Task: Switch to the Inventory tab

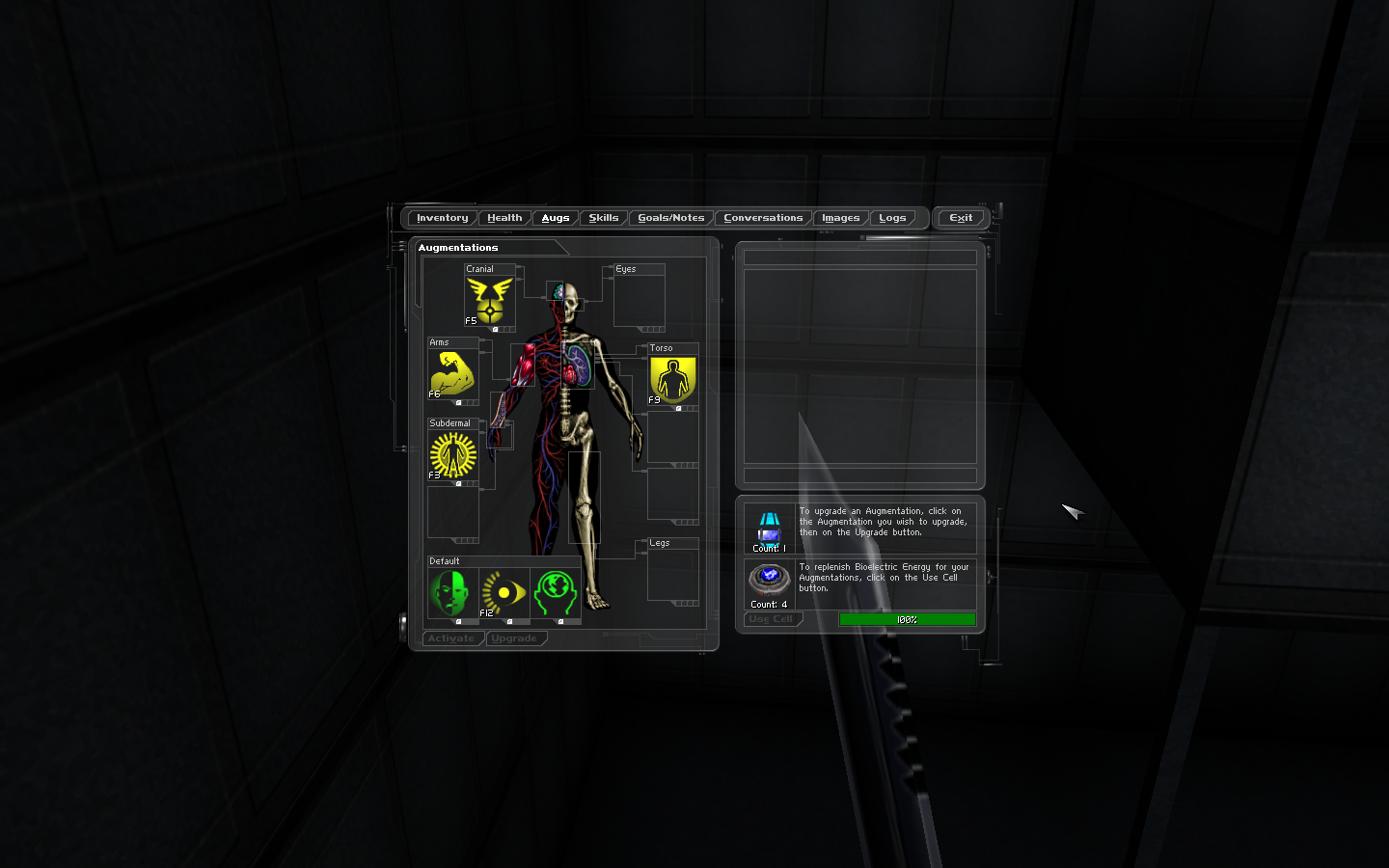Action: click(443, 218)
